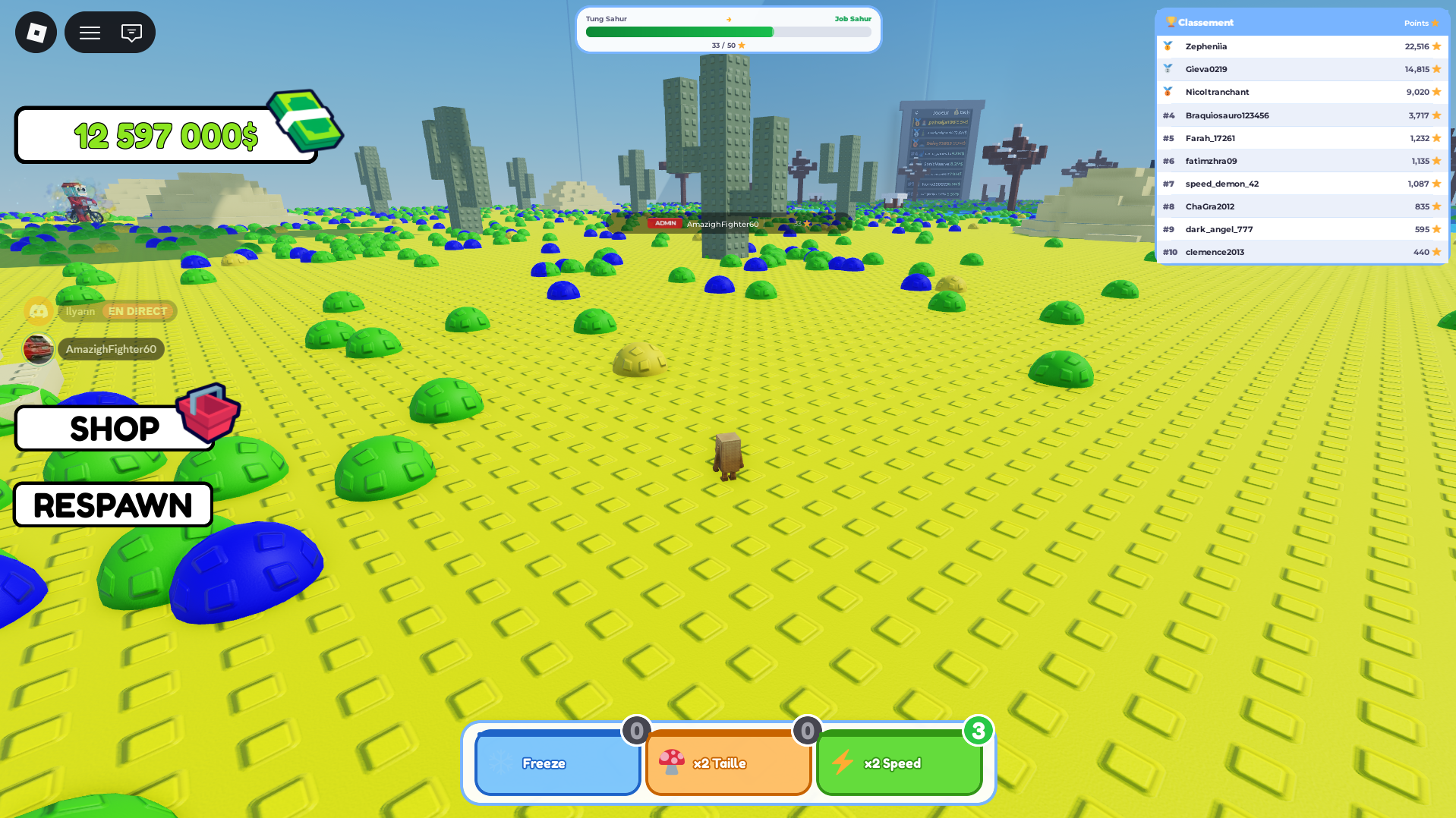Screen dimensions: 1456x818
Task: Click the star icon beside Points header
Action: tap(1437, 23)
